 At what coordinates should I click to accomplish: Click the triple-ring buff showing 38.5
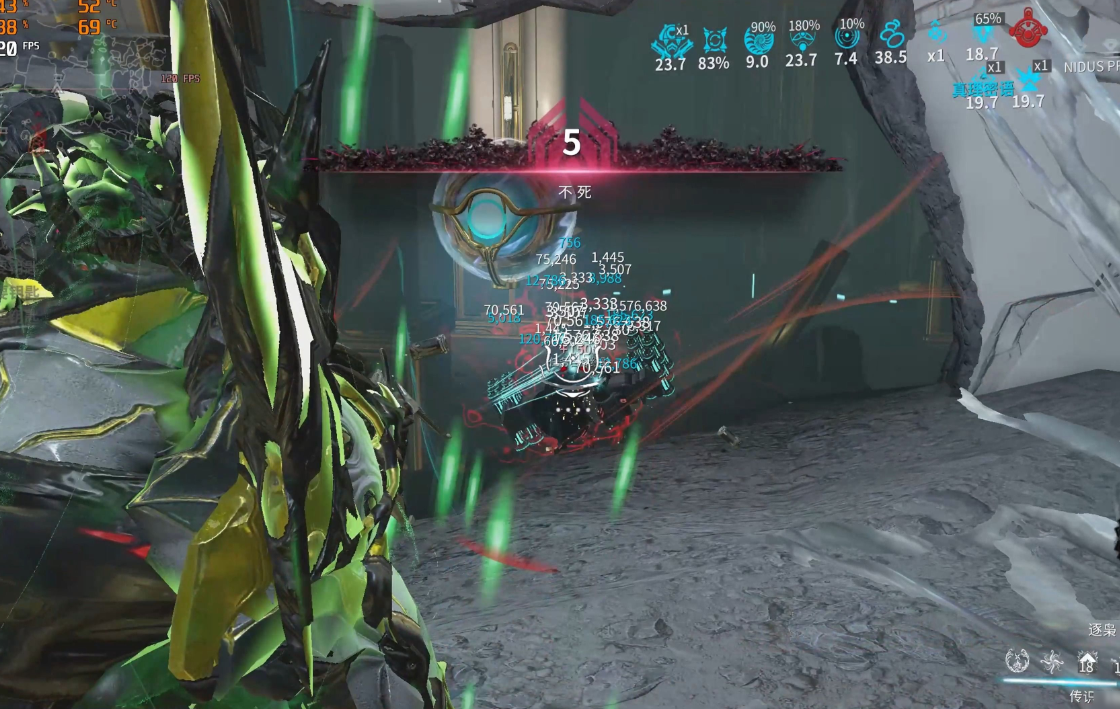point(890,38)
